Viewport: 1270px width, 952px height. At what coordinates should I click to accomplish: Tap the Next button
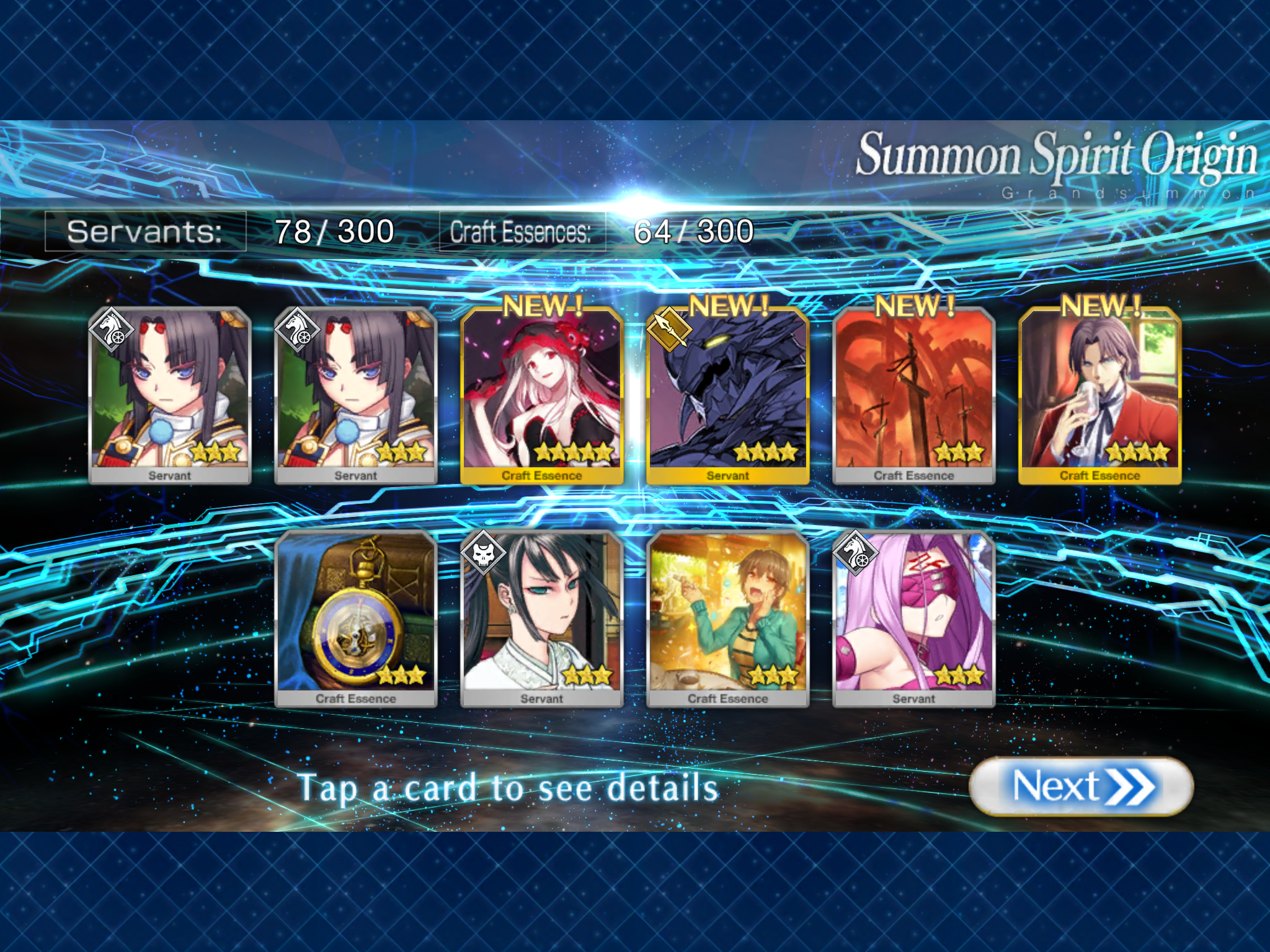(x=1080, y=787)
